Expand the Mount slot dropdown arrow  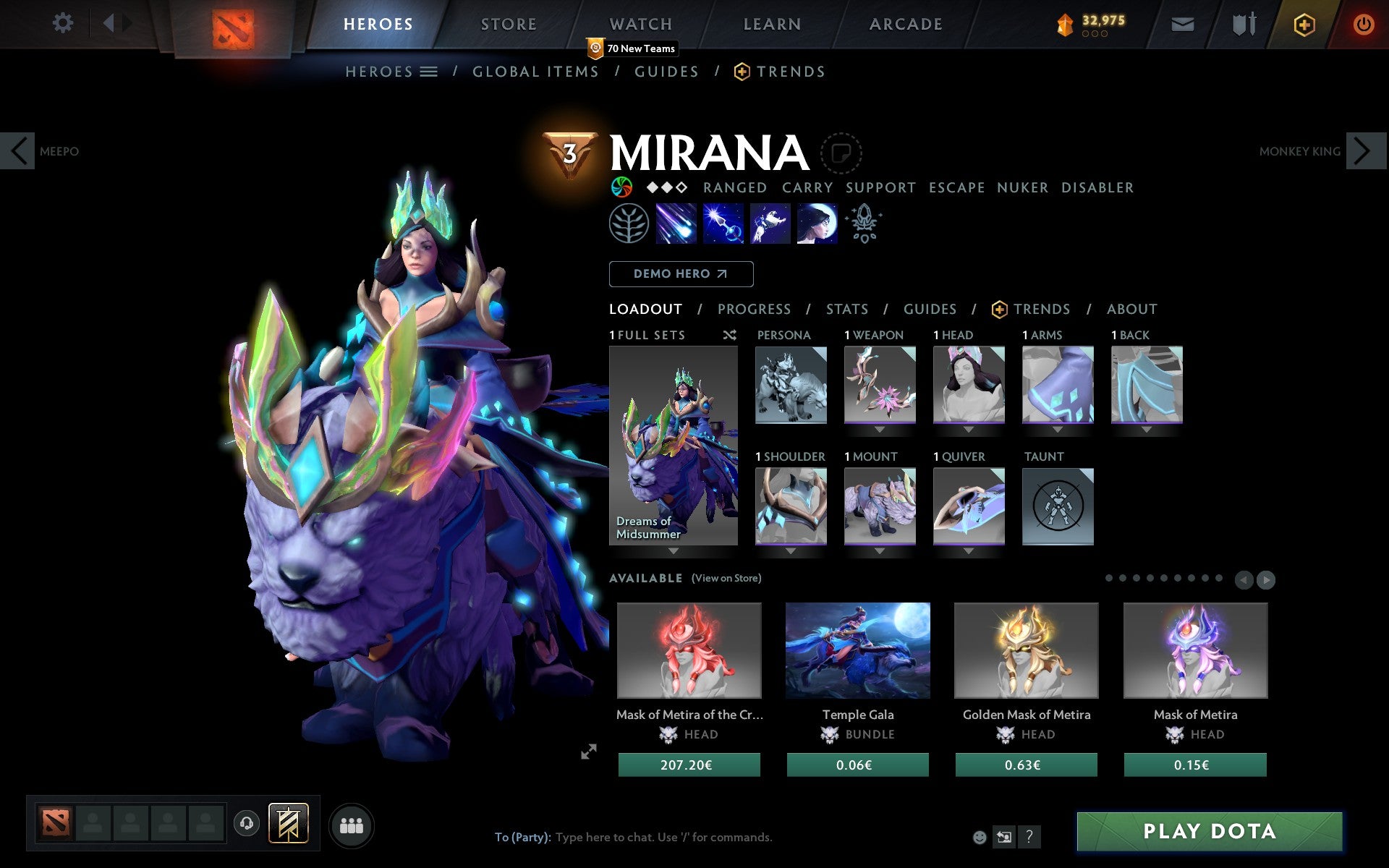coord(878,550)
